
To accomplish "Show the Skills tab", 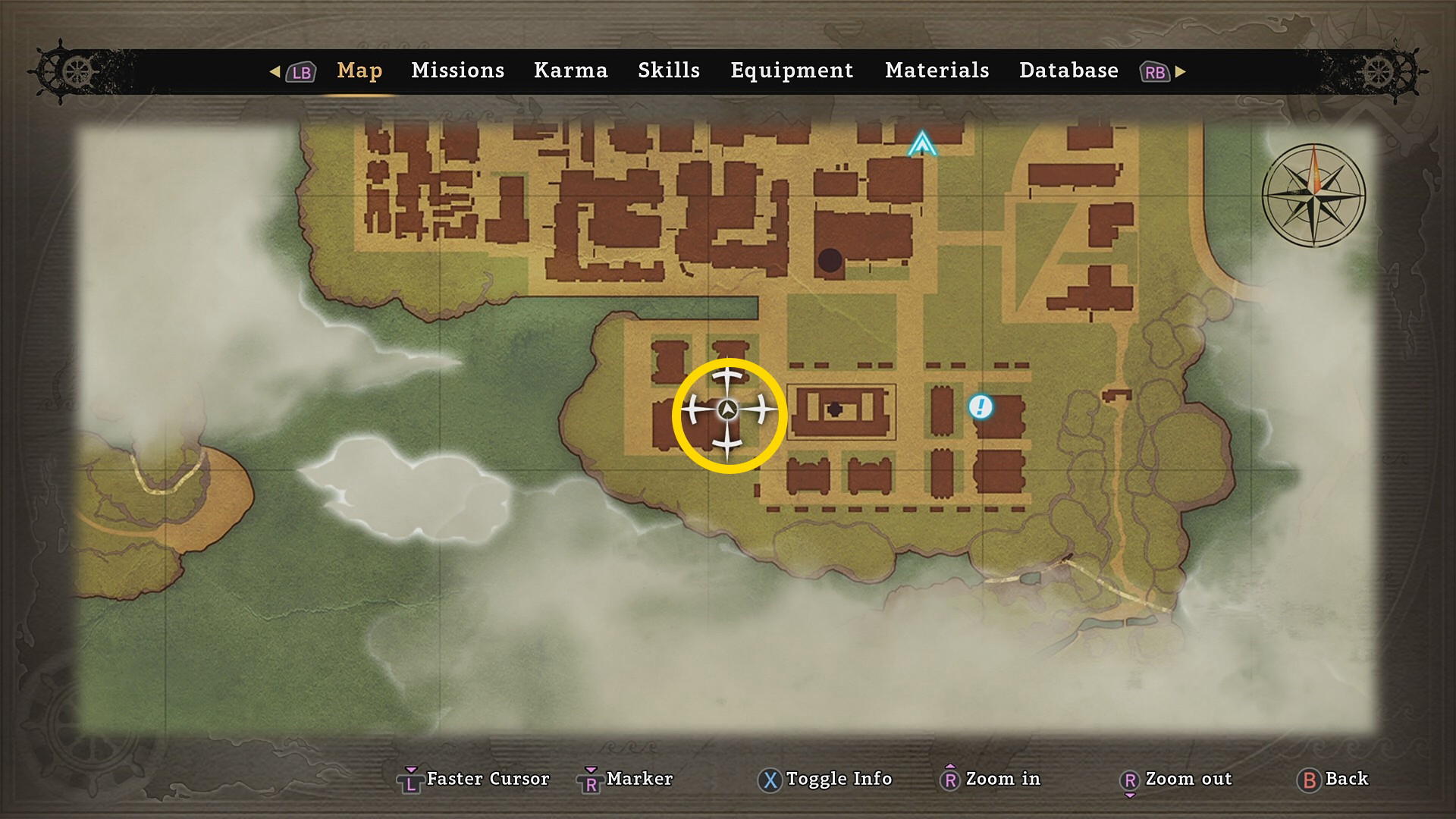I will point(668,71).
